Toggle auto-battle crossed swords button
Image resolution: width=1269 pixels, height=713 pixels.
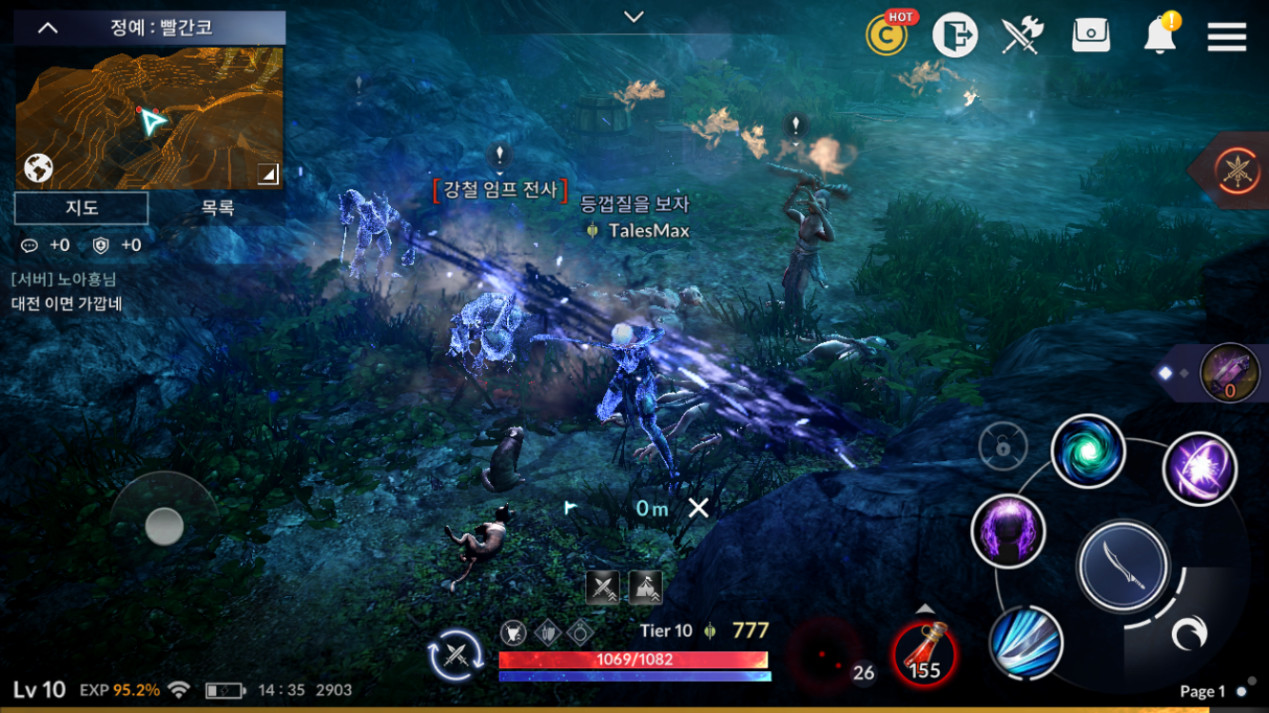pyautogui.click(x=456, y=655)
